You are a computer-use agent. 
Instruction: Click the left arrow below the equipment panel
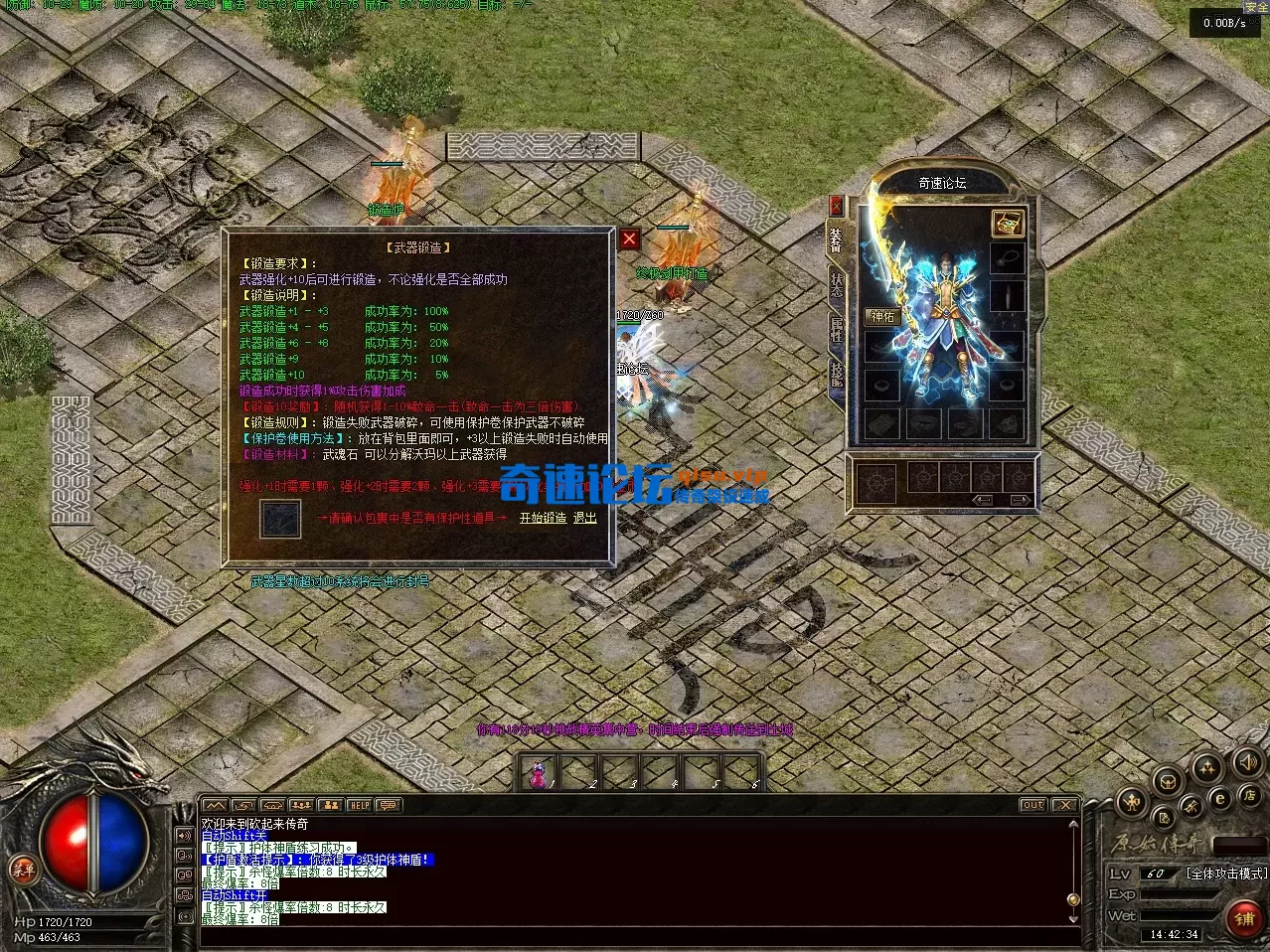984,500
